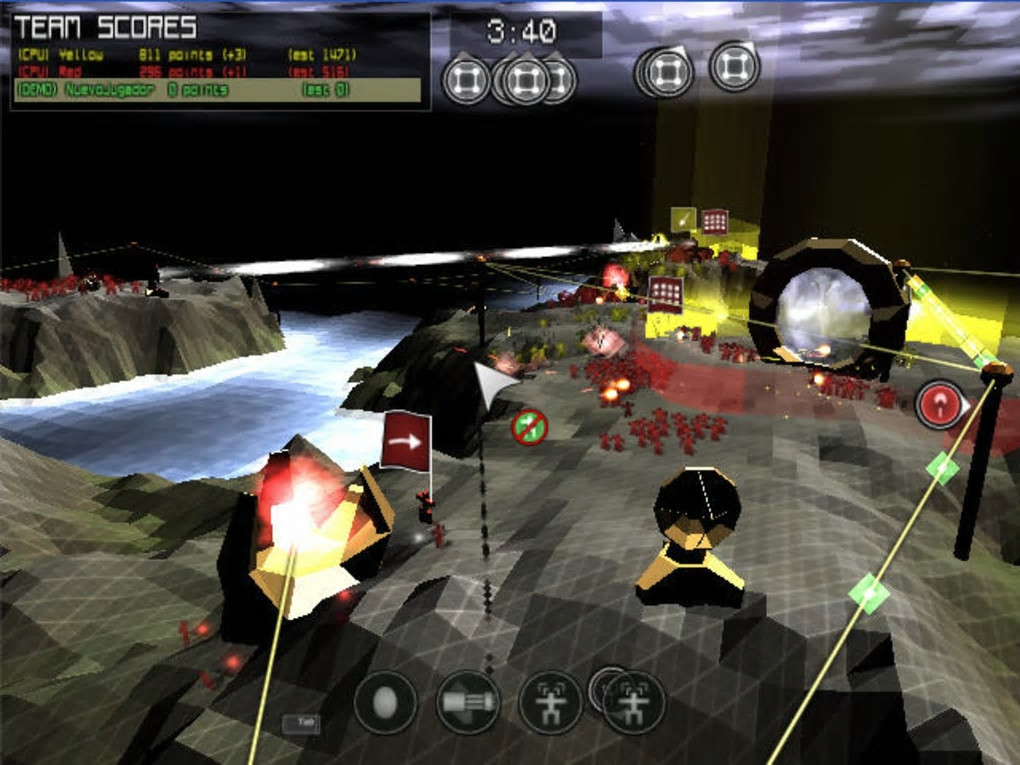Click the red circular arrow indicator
Viewport: 1020px width, 765px height.
(939, 405)
